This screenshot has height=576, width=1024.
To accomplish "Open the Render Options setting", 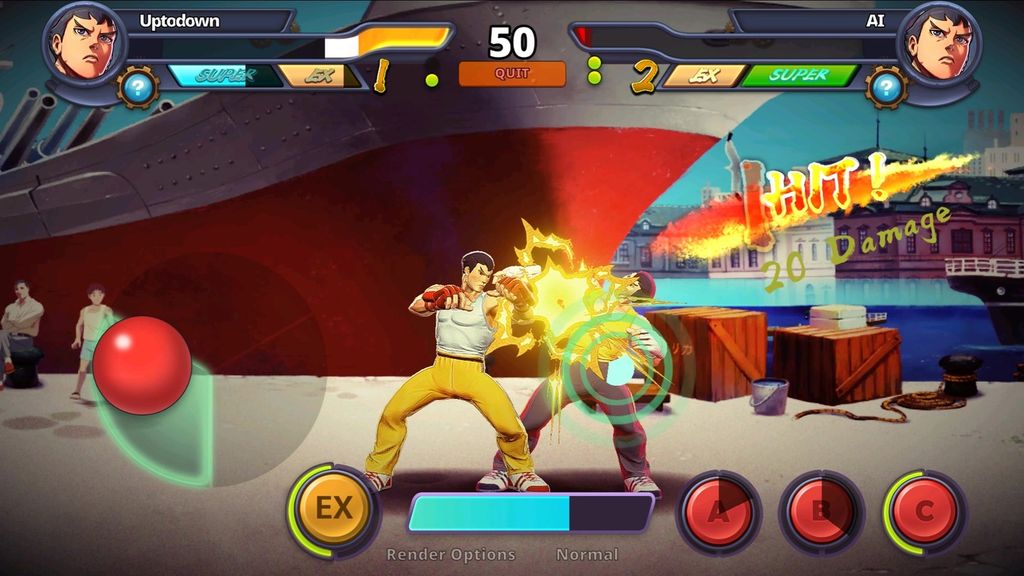I will tap(451, 554).
